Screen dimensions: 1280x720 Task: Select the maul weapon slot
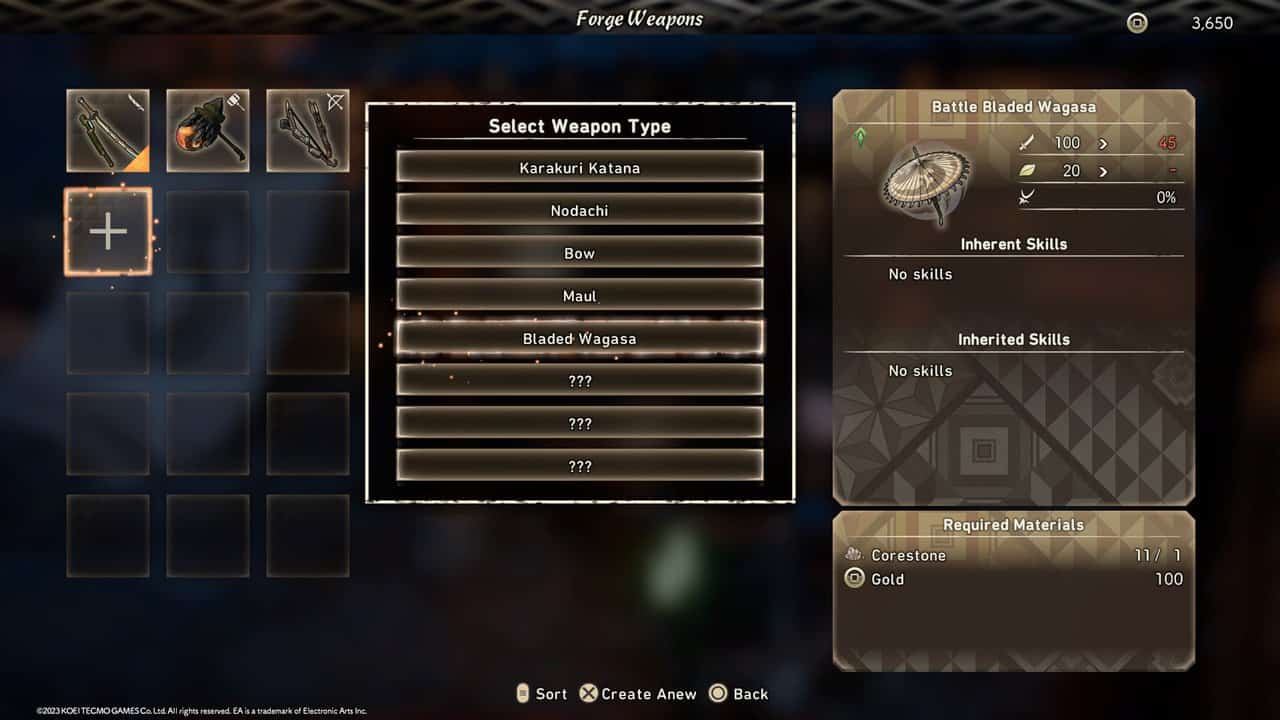208,131
